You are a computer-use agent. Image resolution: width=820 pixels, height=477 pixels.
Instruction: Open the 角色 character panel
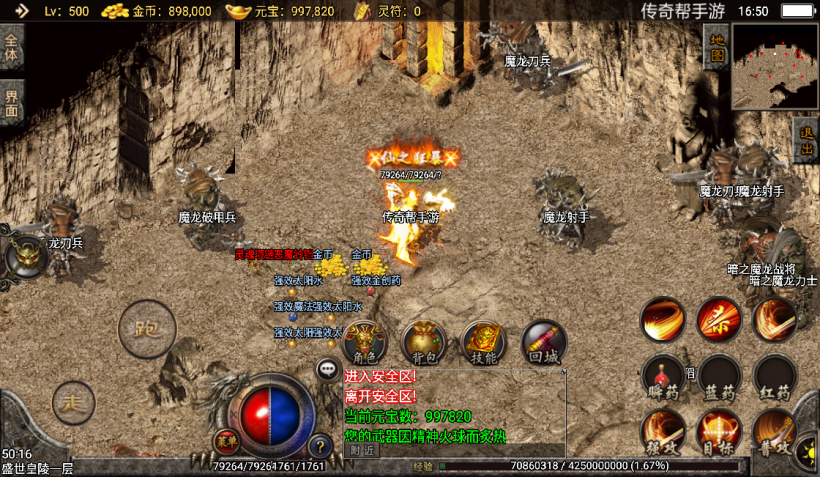[x=366, y=343]
